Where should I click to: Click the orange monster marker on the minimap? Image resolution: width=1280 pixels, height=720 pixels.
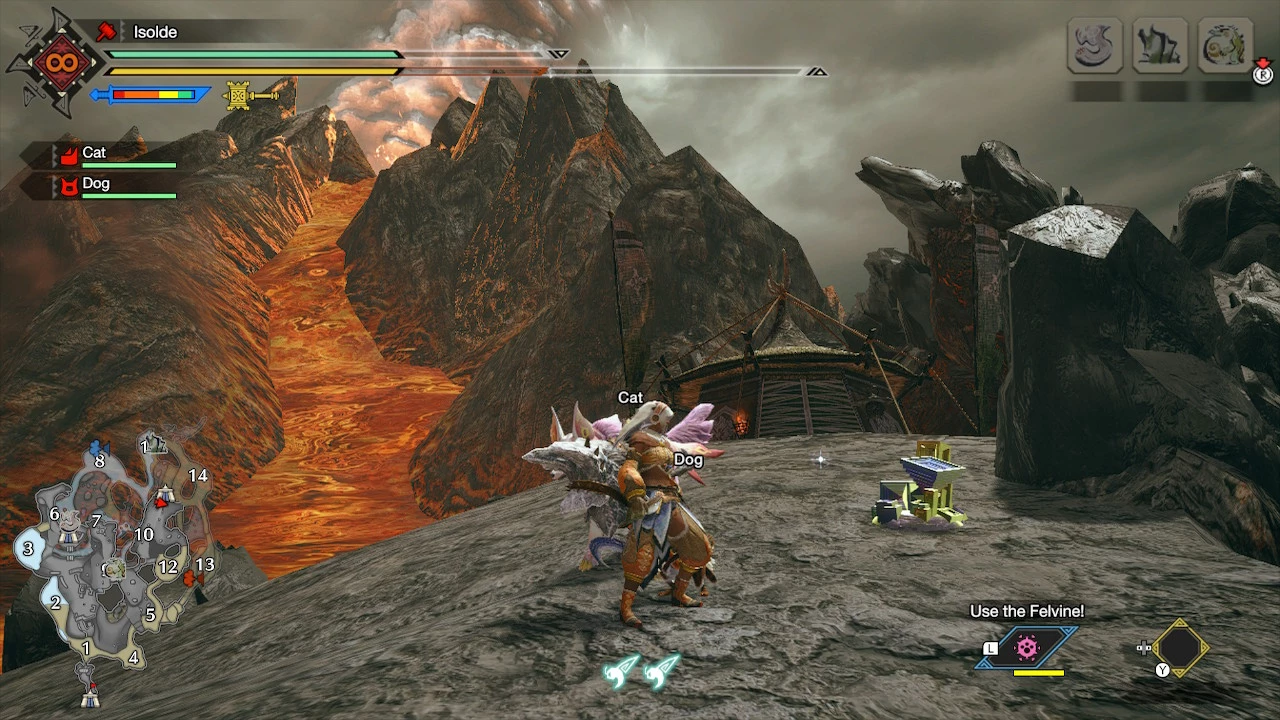192,578
